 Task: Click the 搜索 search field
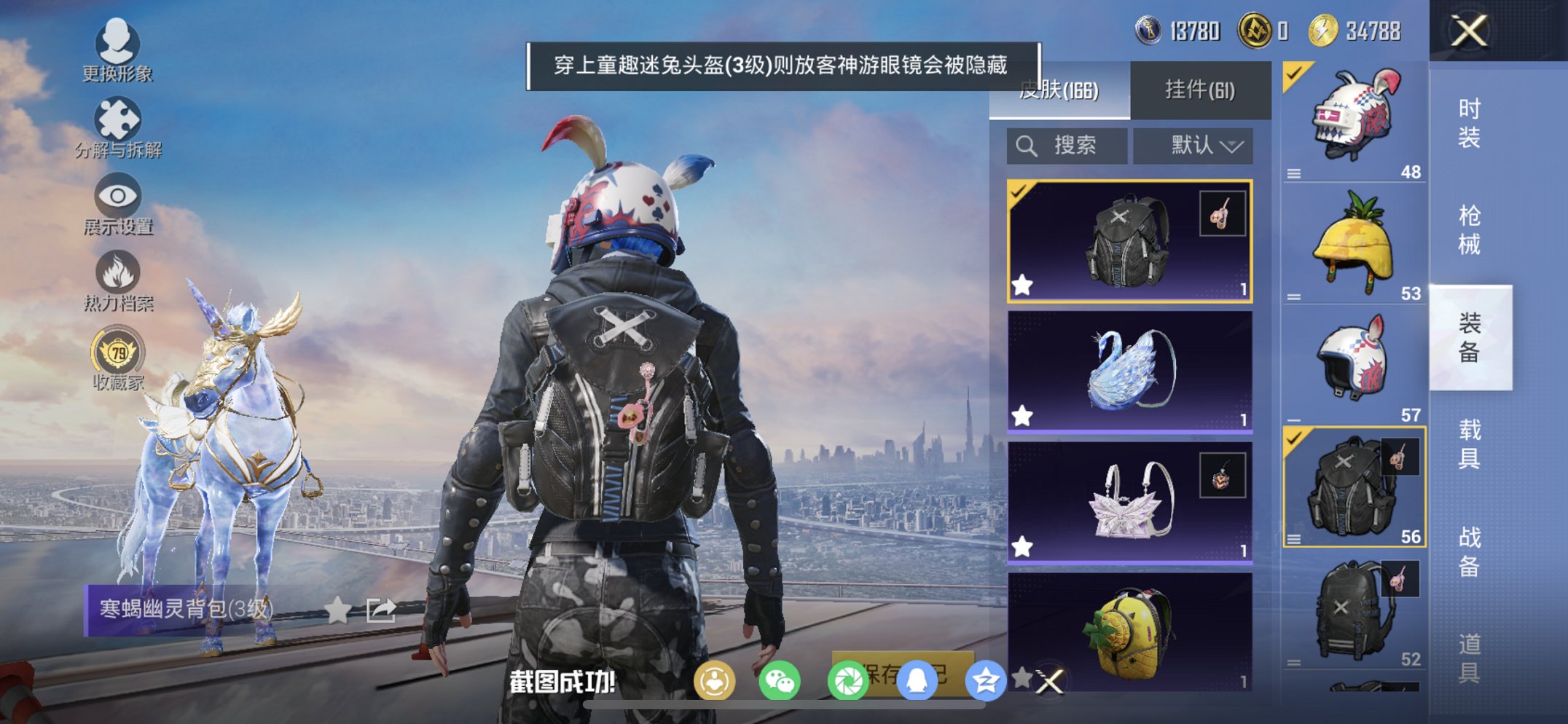pos(1067,145)
